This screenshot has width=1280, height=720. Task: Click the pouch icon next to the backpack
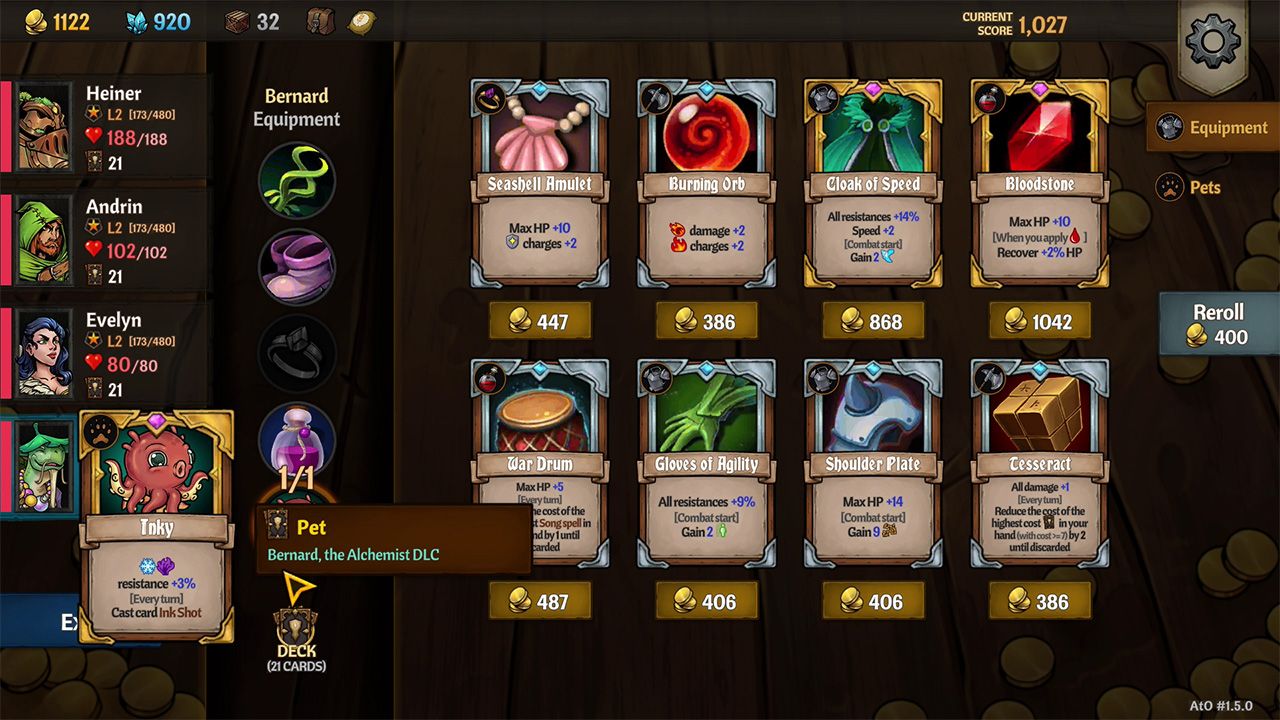coord(360,20)
